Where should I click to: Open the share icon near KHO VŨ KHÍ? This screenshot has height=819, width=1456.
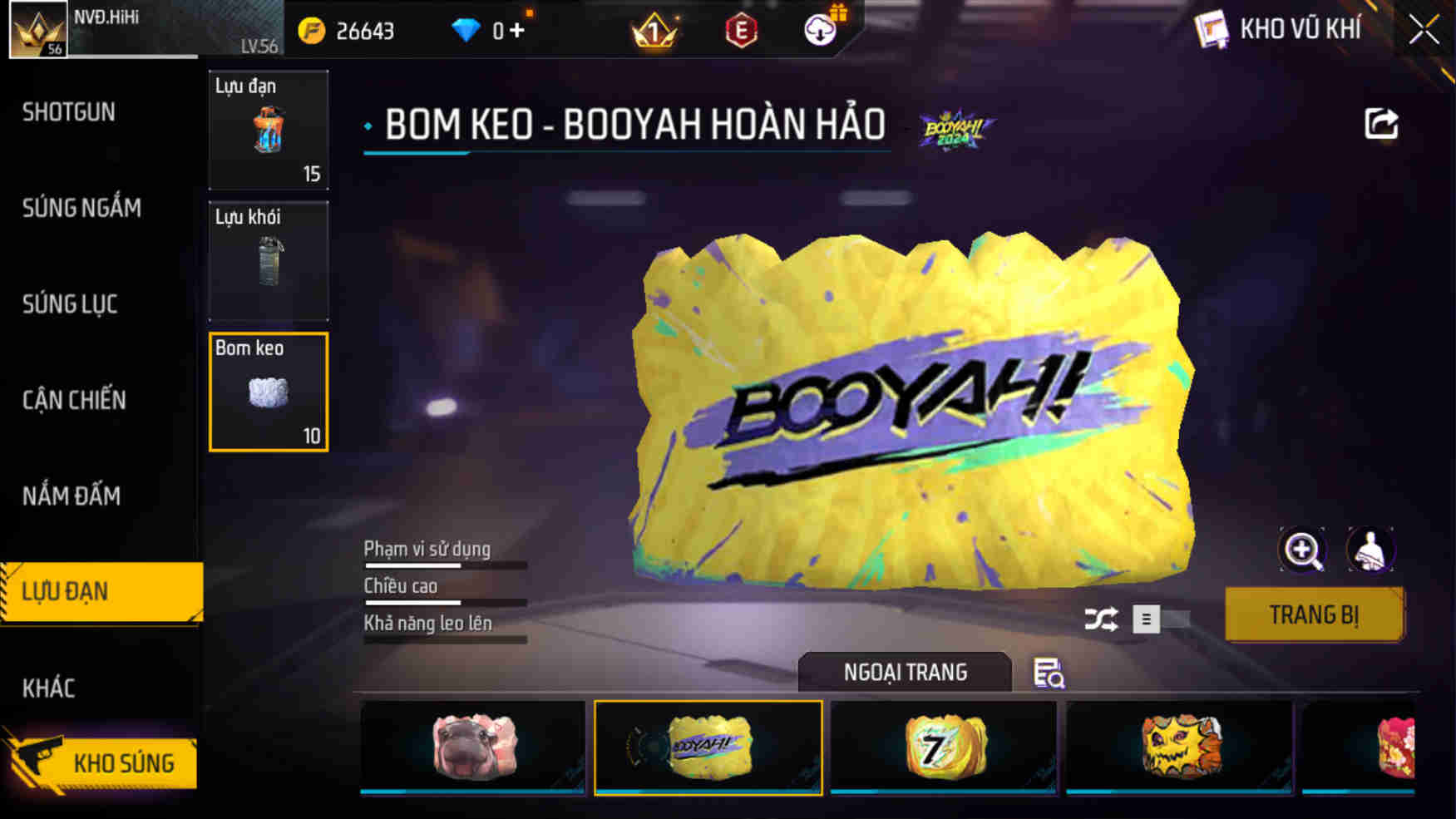tap(1380, 123)
